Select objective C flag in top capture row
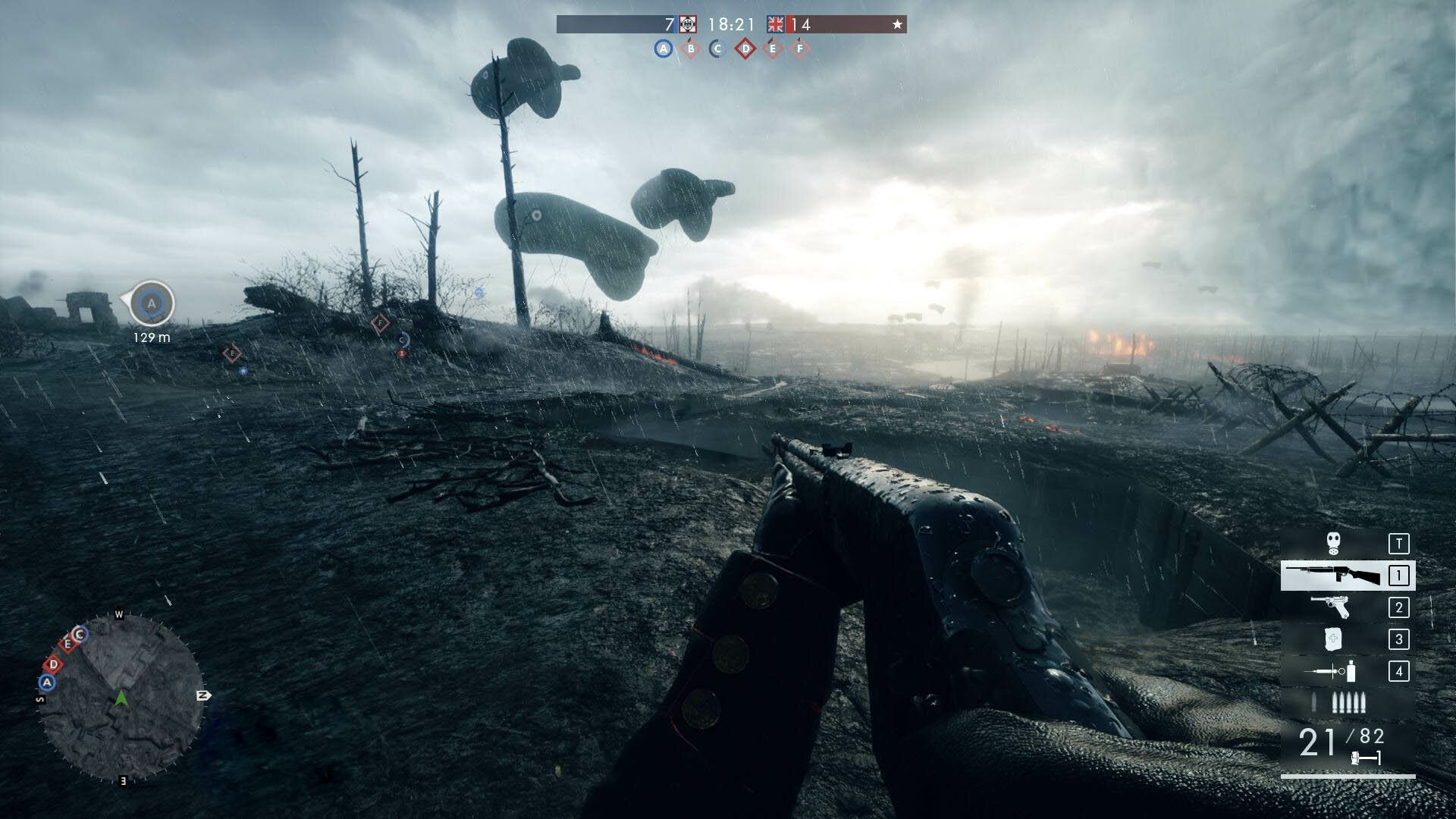 (x=717, y=49)
